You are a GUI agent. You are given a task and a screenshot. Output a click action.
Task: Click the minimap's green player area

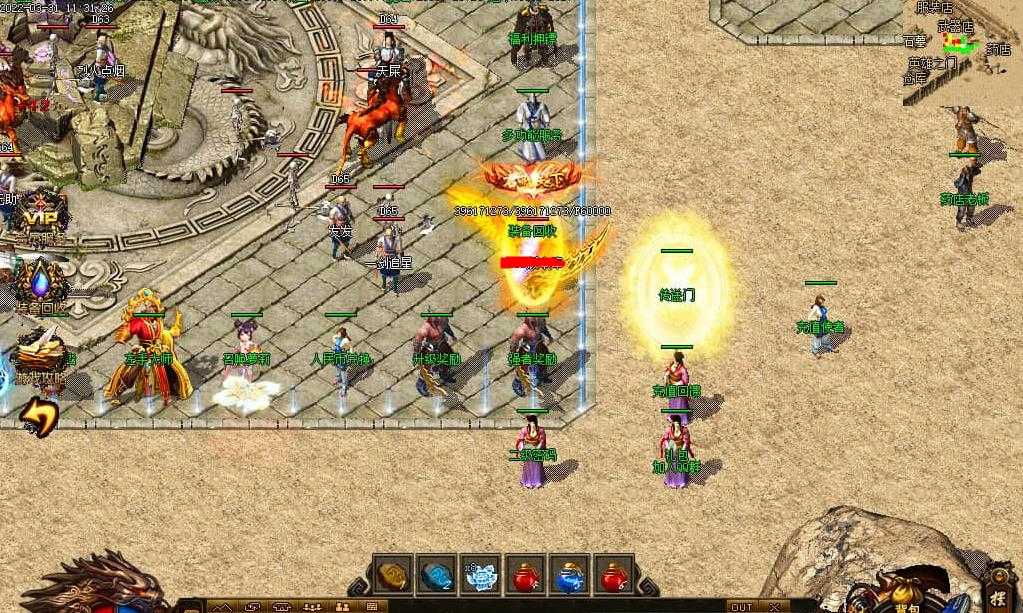pos(961,44)
